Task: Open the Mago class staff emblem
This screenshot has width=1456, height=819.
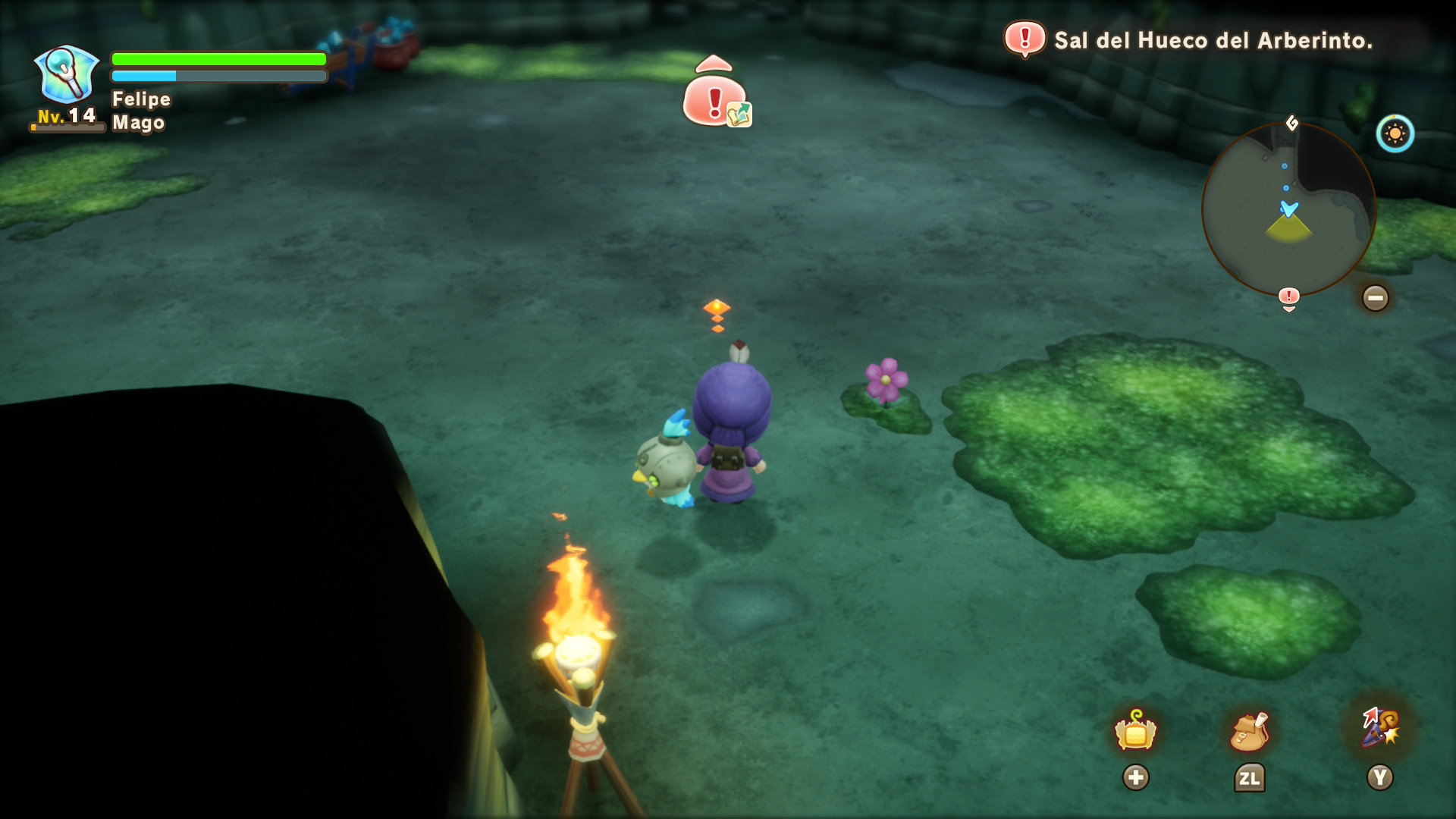Action: (67, 74)
